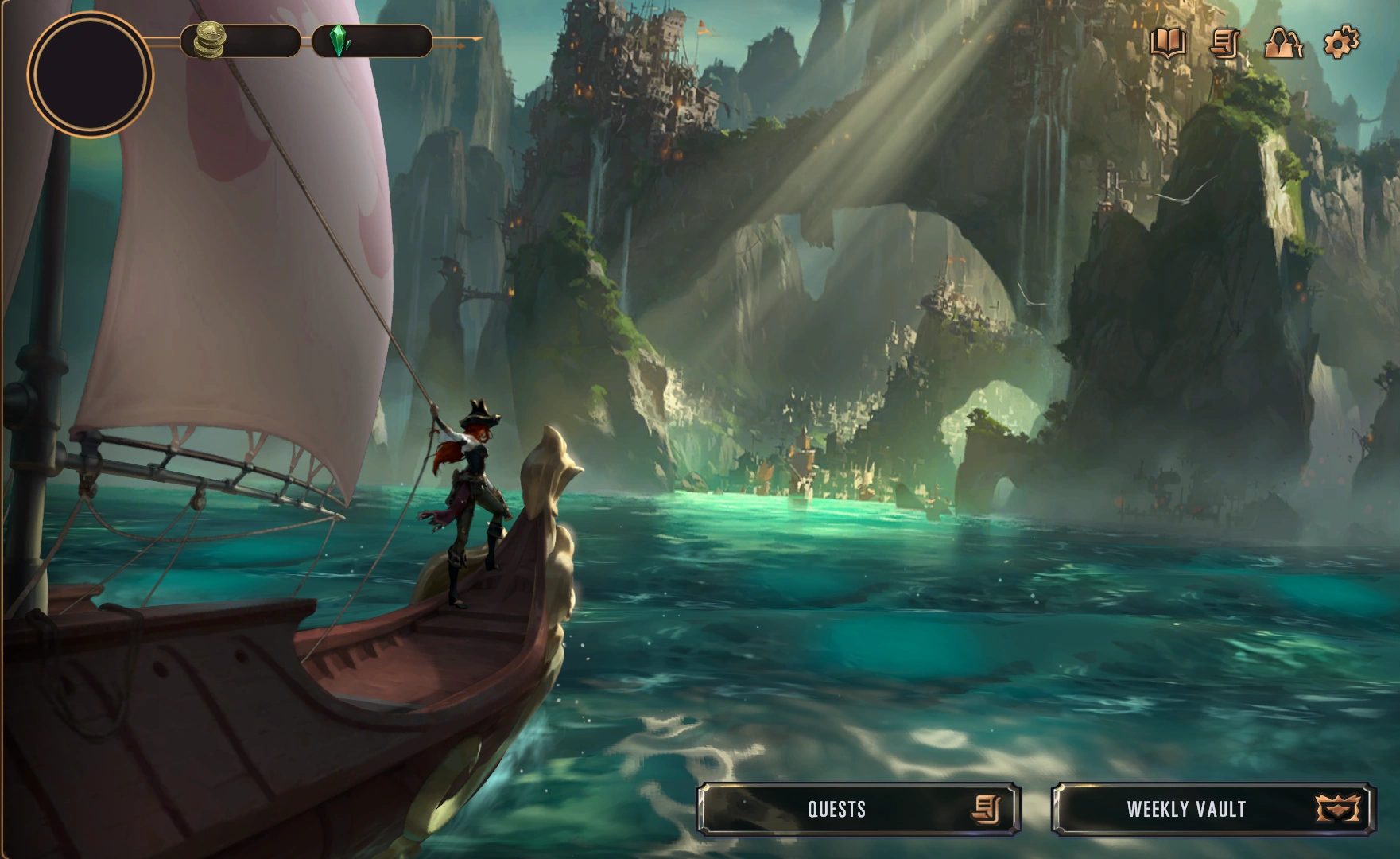Select the round player avatar frame
Screen dimensions: 1400x859
click(90, 73)
